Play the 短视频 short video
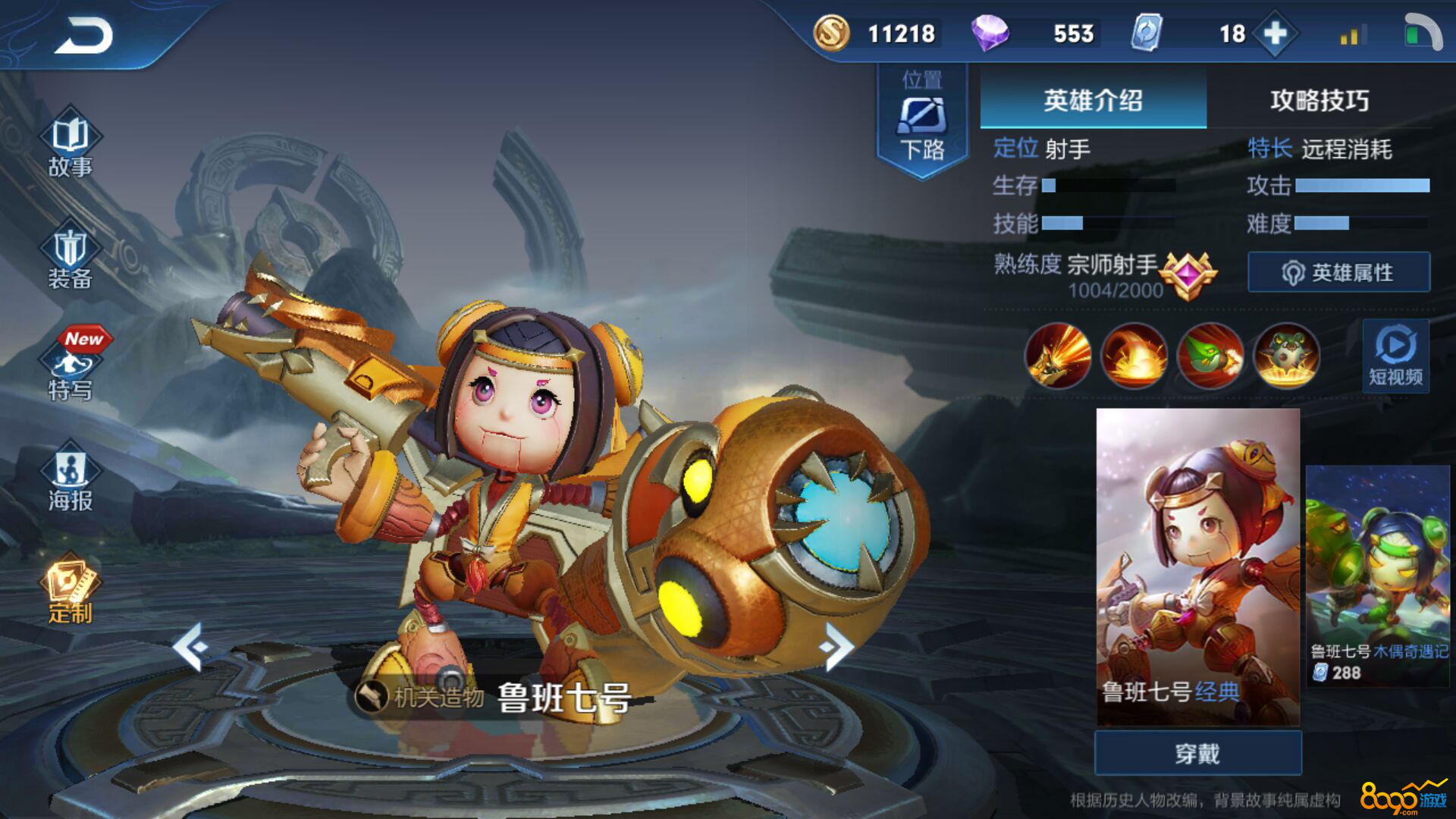This screenshot has height=819, width=1456. coord(1395,356)
